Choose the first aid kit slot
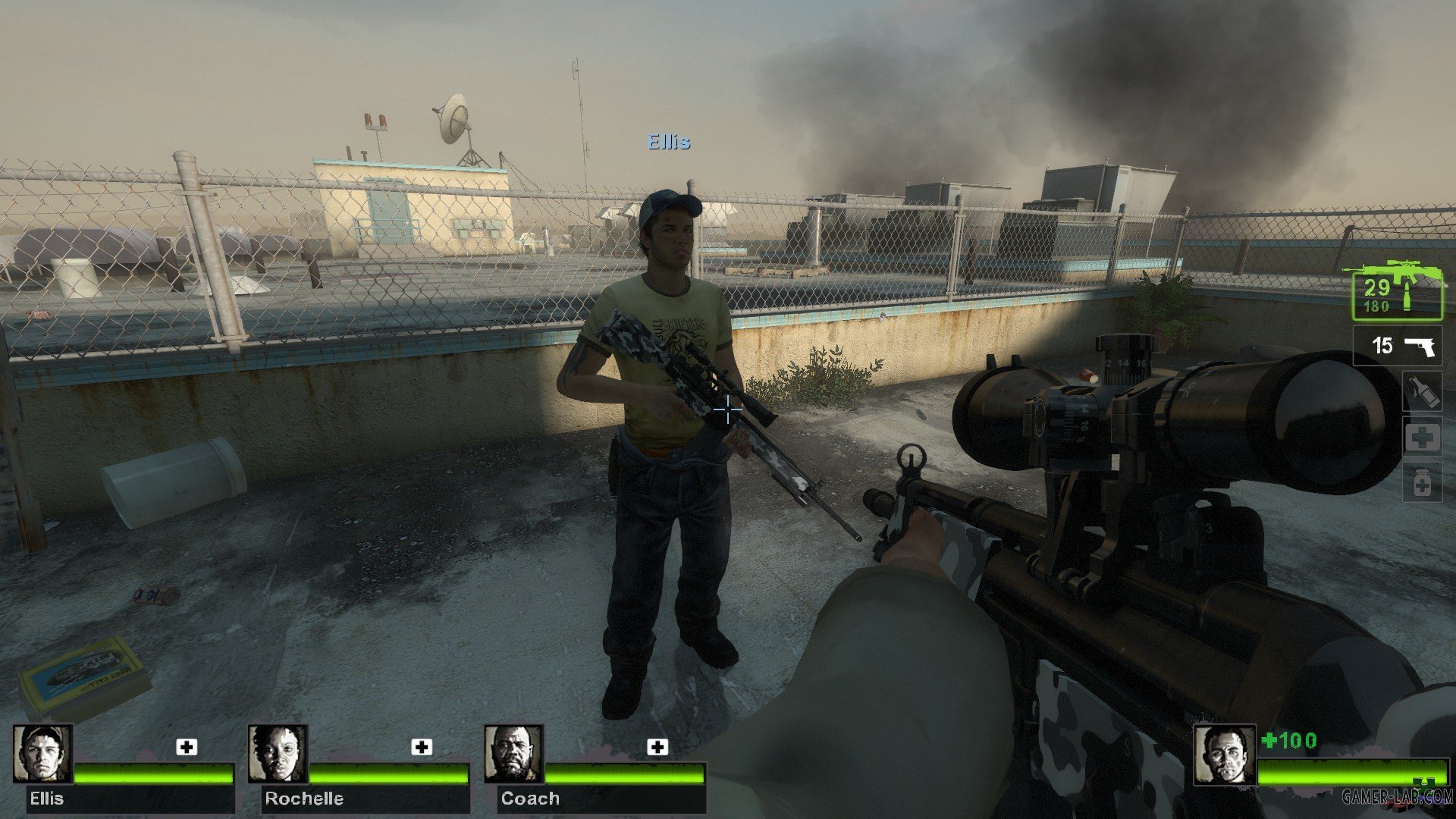Screen dimensions: 1456x819 pos(1421,438)
